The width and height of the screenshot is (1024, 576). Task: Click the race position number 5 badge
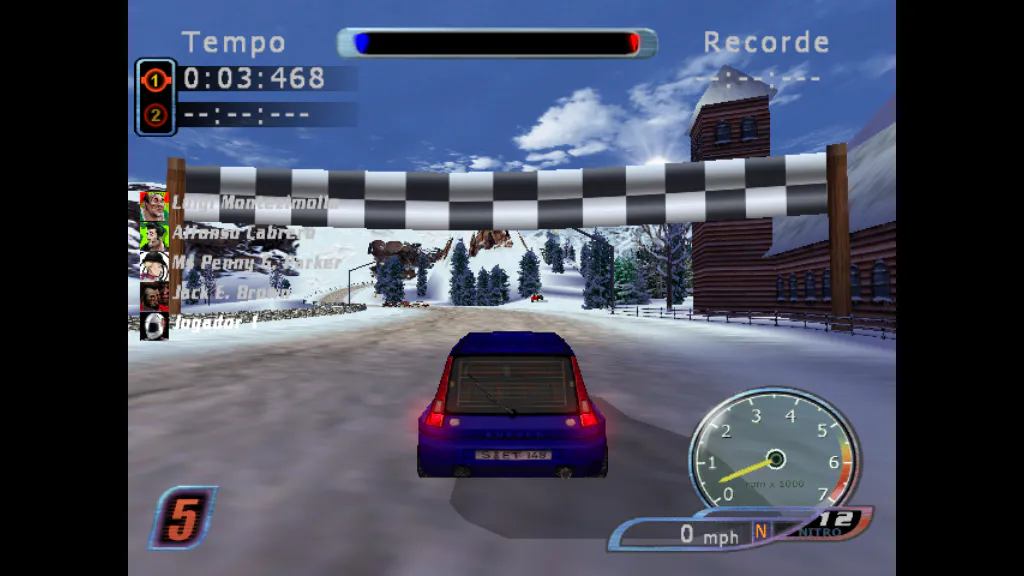point(182,517)
